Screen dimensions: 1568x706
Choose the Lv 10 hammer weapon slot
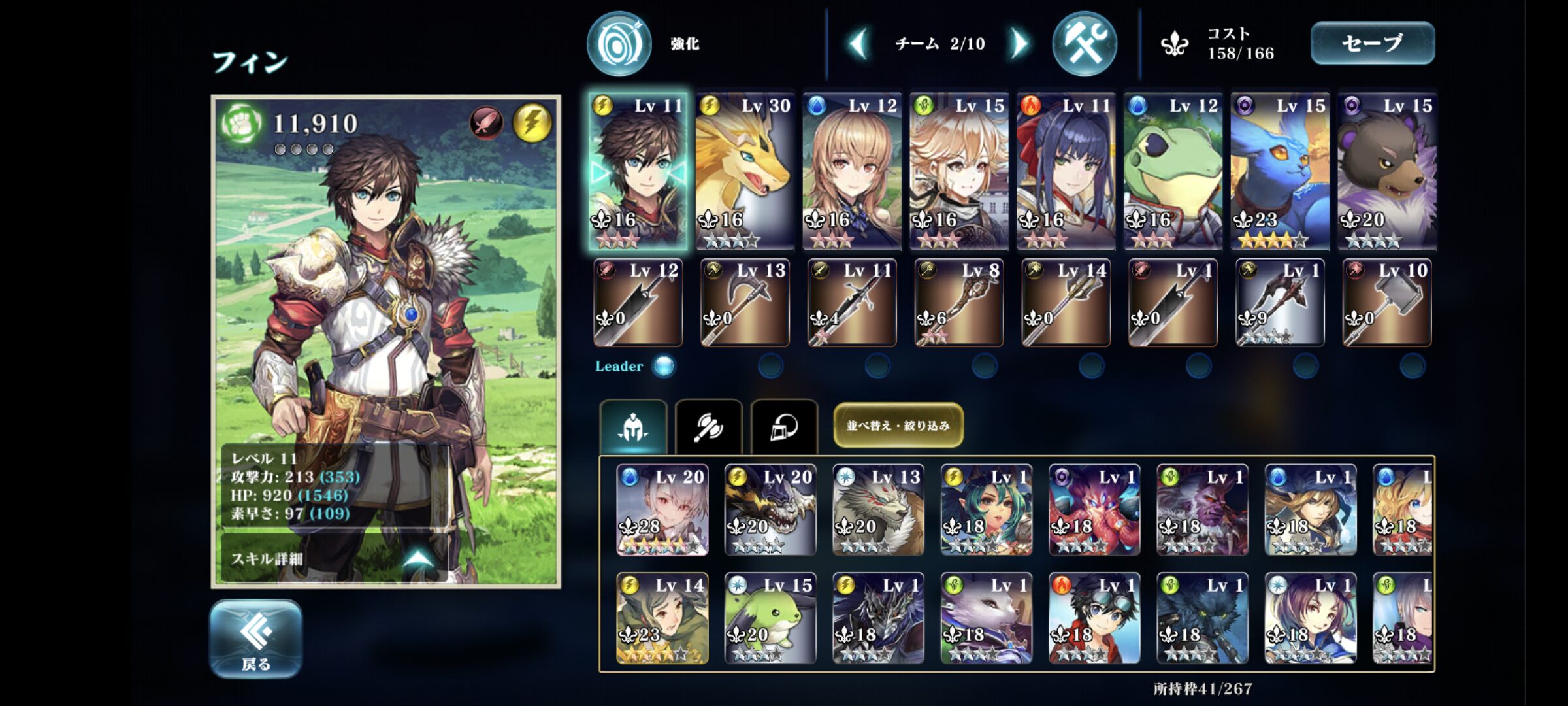pos(1386,302)
